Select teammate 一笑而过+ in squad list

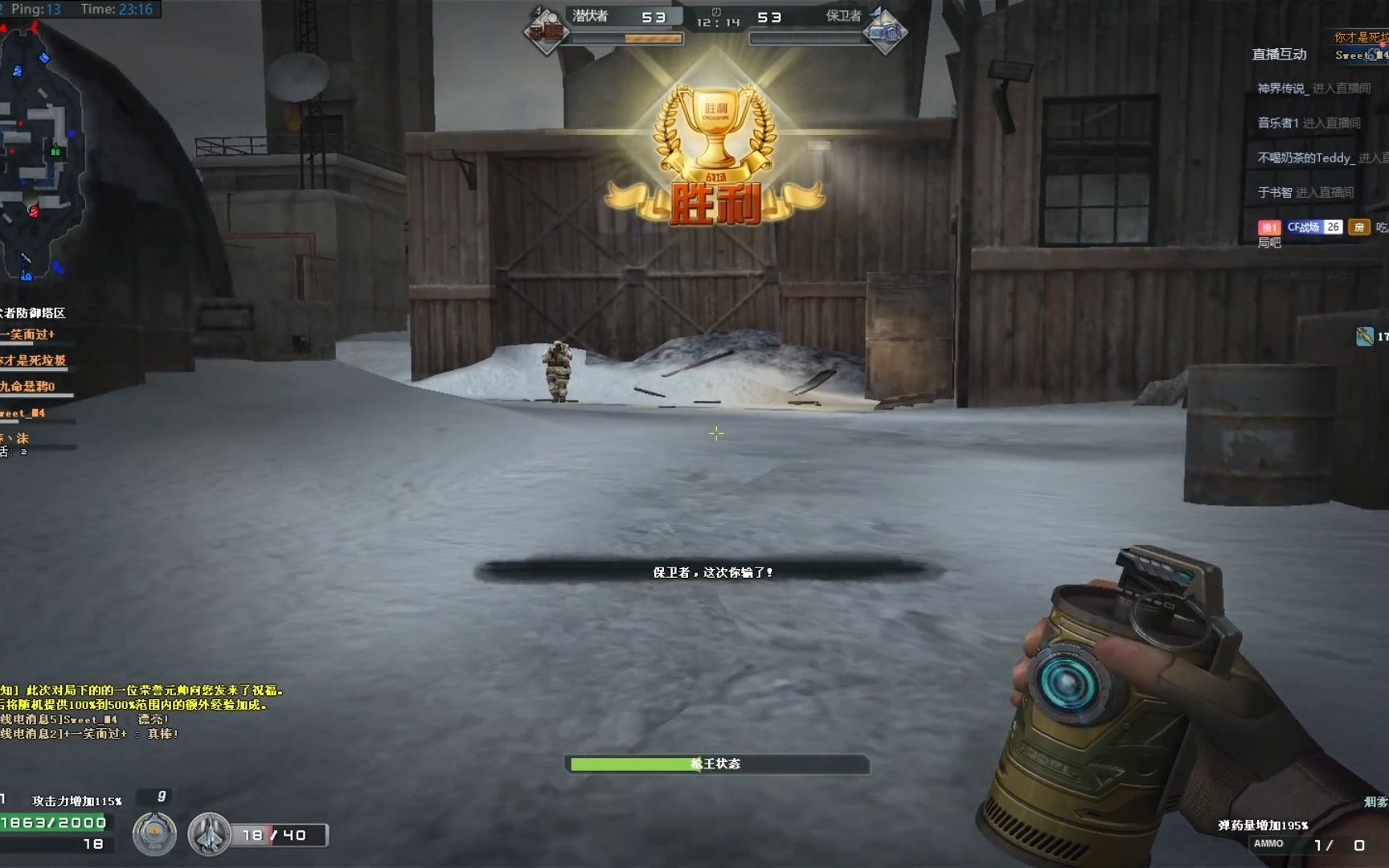[x=29, y=334]
